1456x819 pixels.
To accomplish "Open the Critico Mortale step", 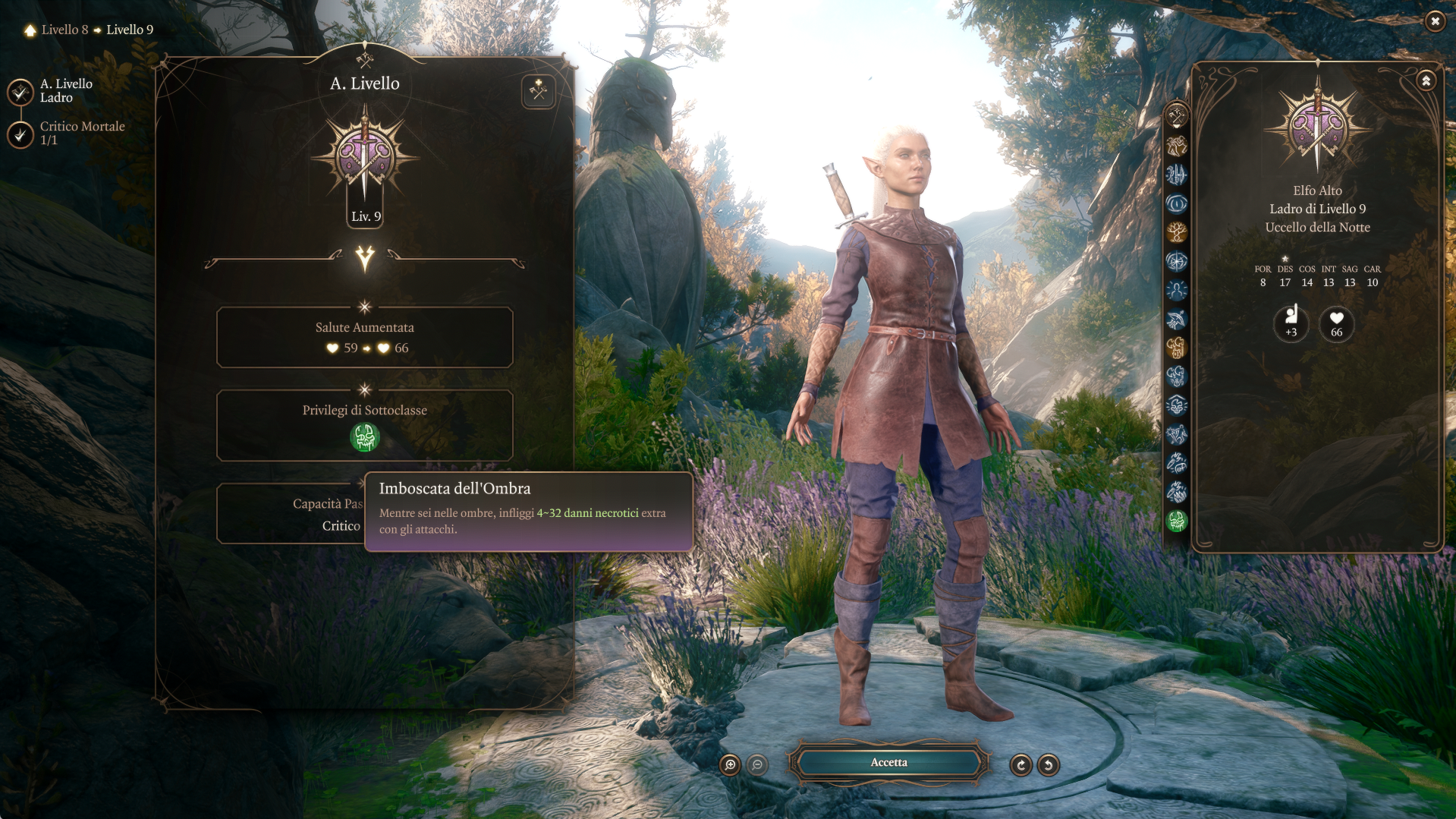I will (x=20, y=134).
